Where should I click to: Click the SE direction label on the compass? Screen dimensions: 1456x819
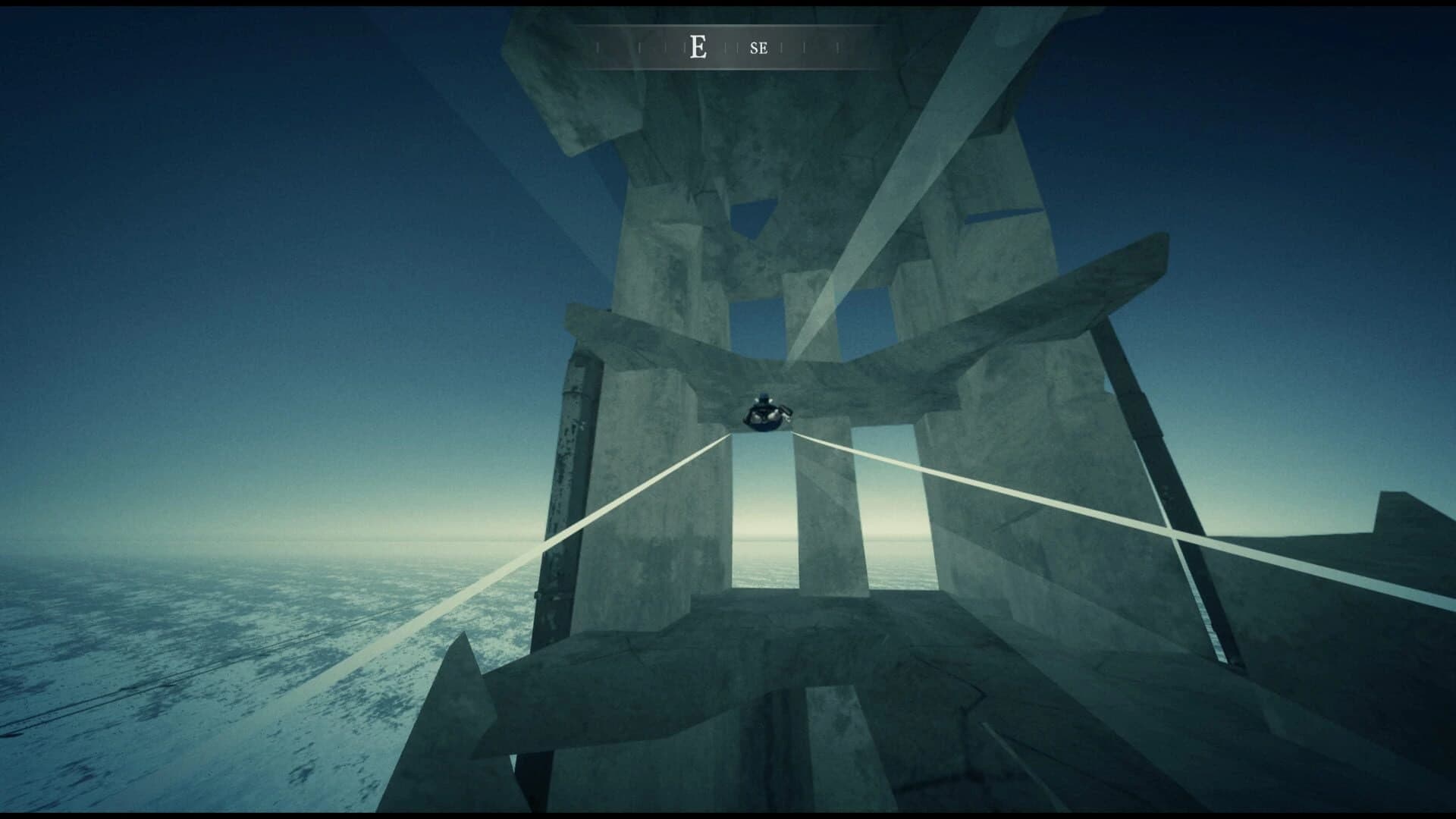[x=758, y=48]
